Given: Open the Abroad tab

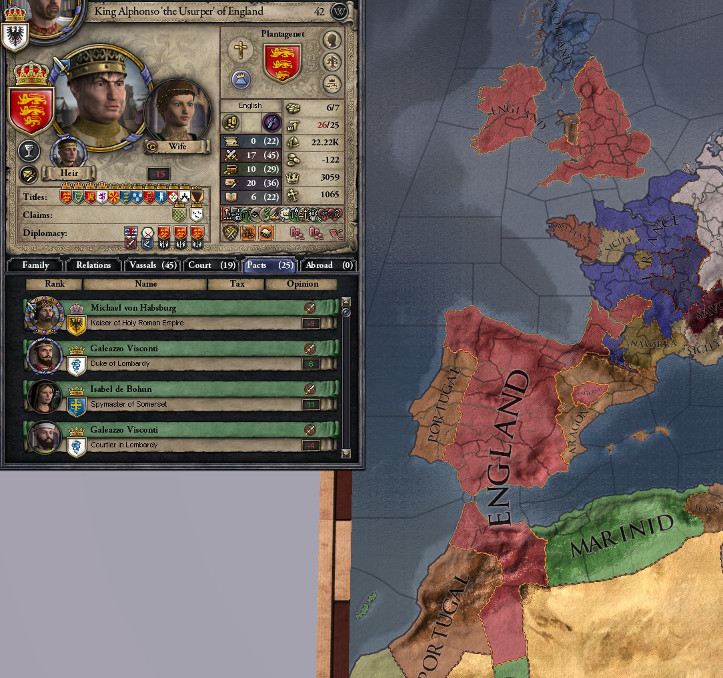Looking at the screenshot, I should 330,265.
